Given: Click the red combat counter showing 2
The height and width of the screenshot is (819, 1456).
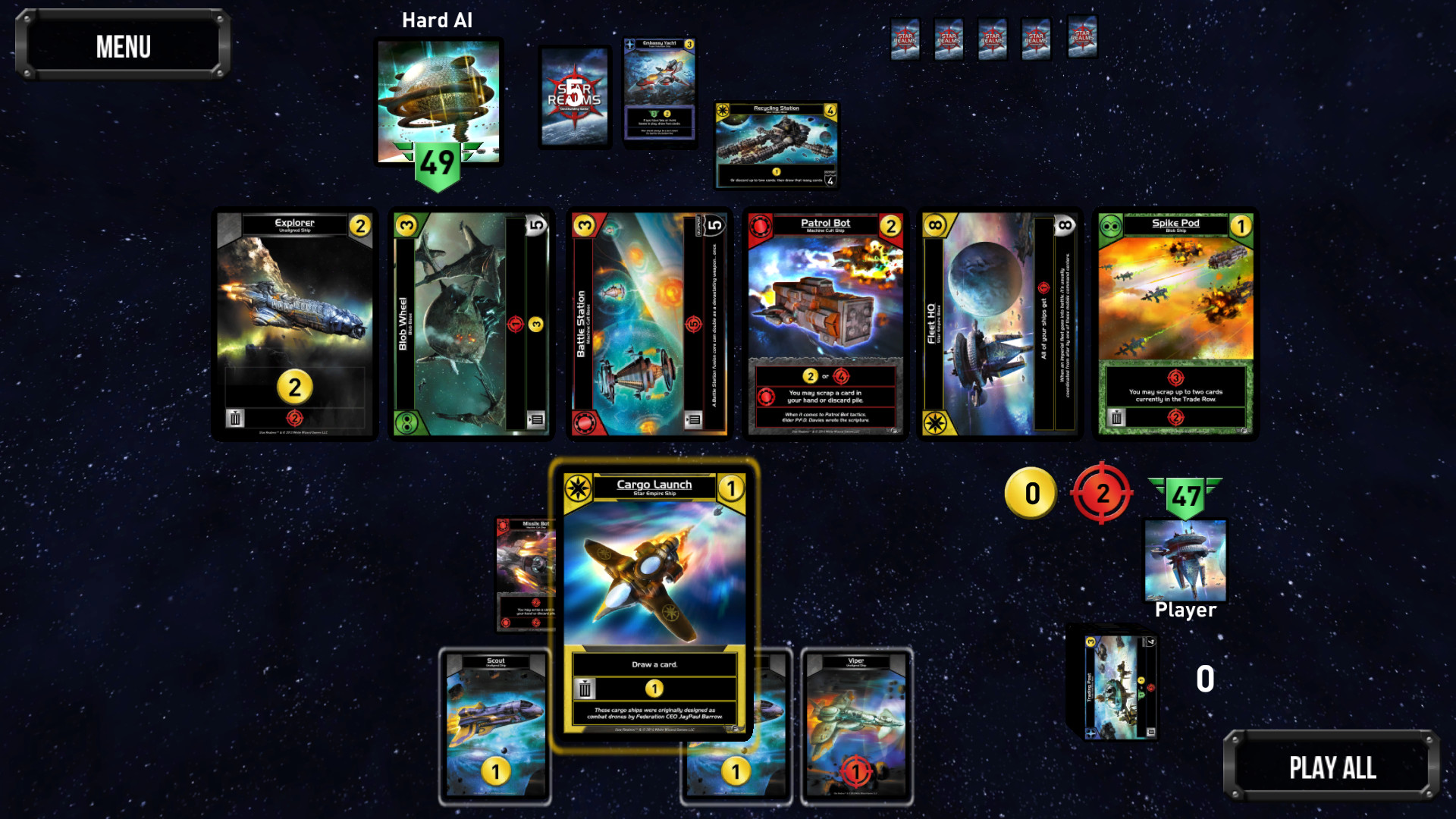Looking at the screenshot, I should [1102, 494].
